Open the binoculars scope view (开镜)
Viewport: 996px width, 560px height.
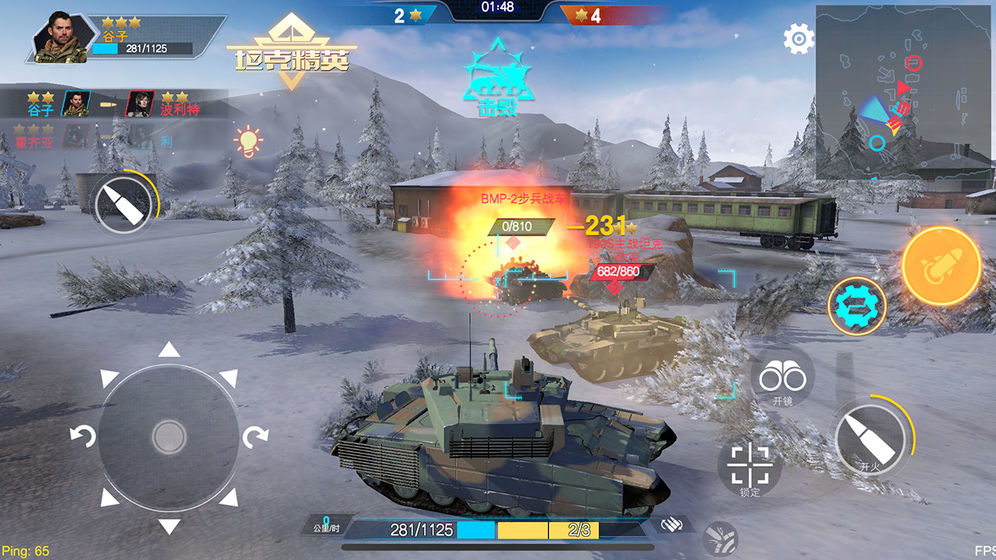click(782, 378)
